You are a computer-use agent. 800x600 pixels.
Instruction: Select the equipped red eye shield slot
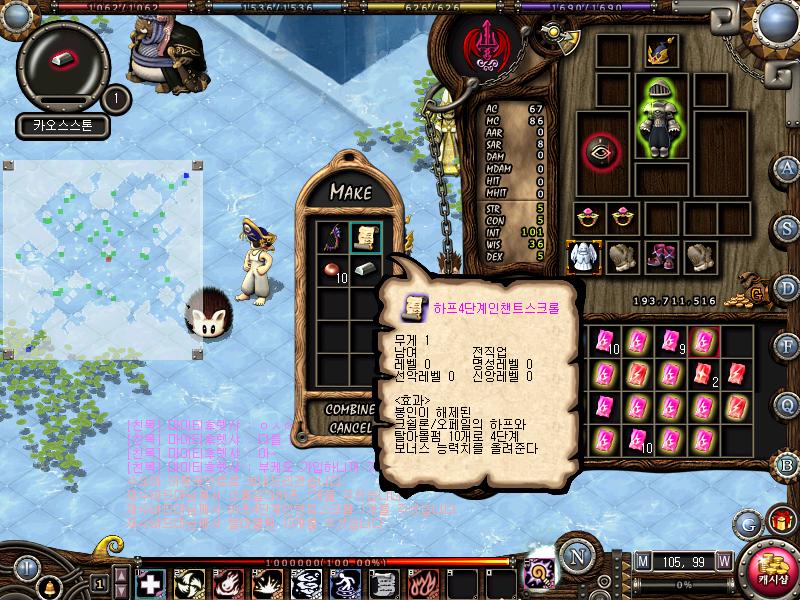pyautogui.click(x=603, y=150)
